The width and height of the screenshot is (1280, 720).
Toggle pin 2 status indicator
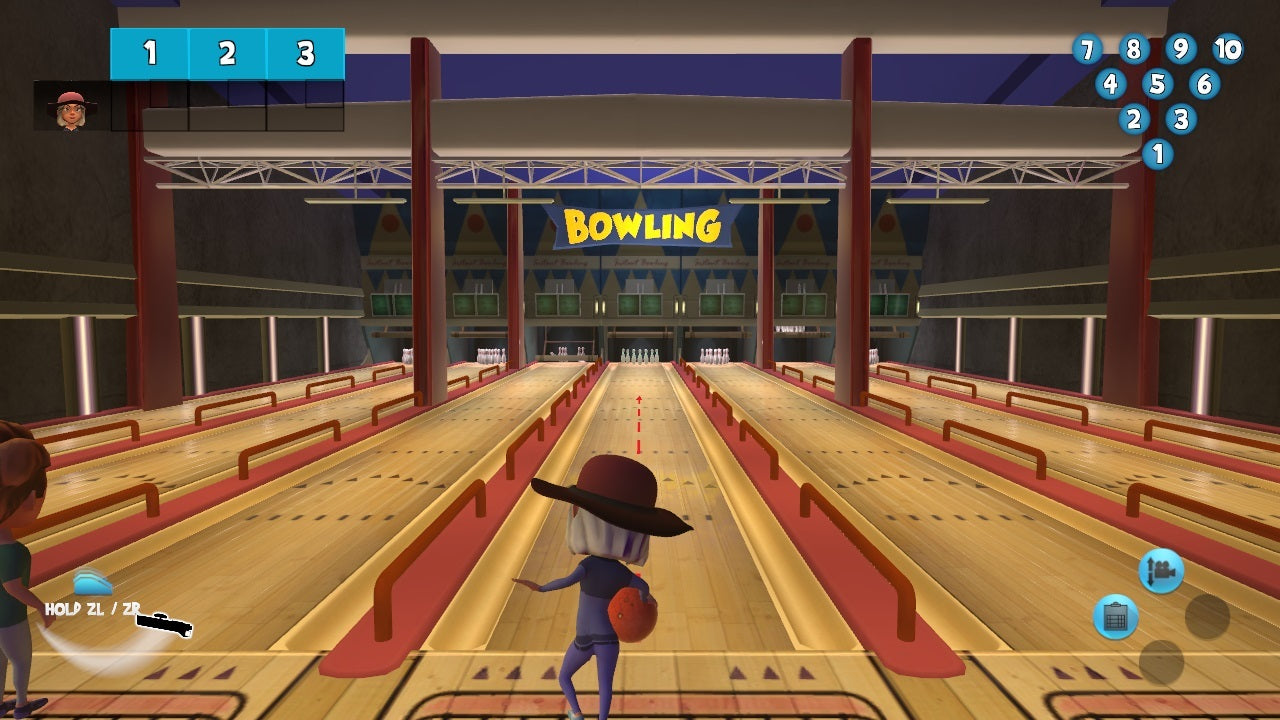tap(1133, 119)
